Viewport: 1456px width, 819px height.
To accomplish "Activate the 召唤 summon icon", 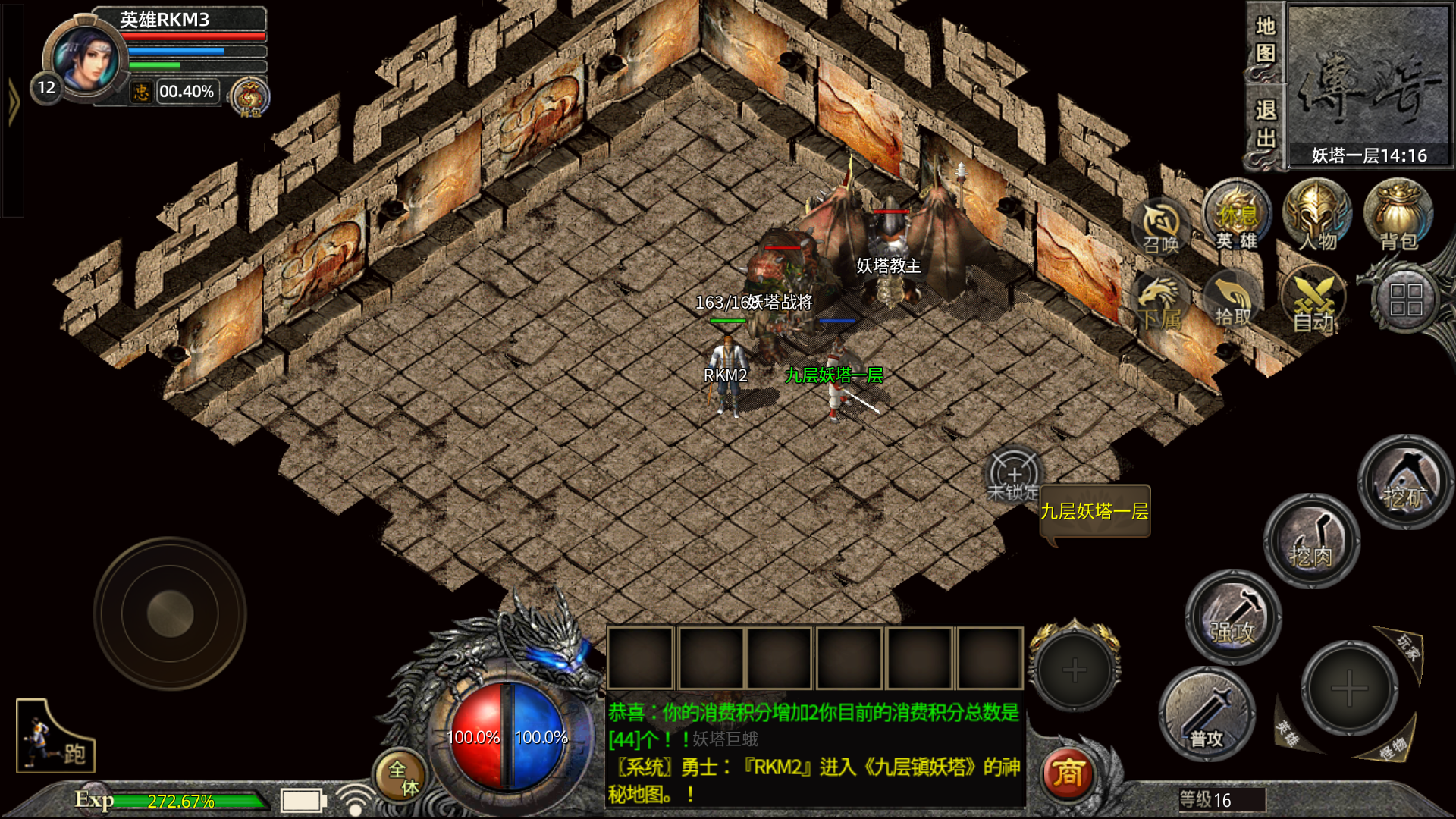I will 1161,227.
